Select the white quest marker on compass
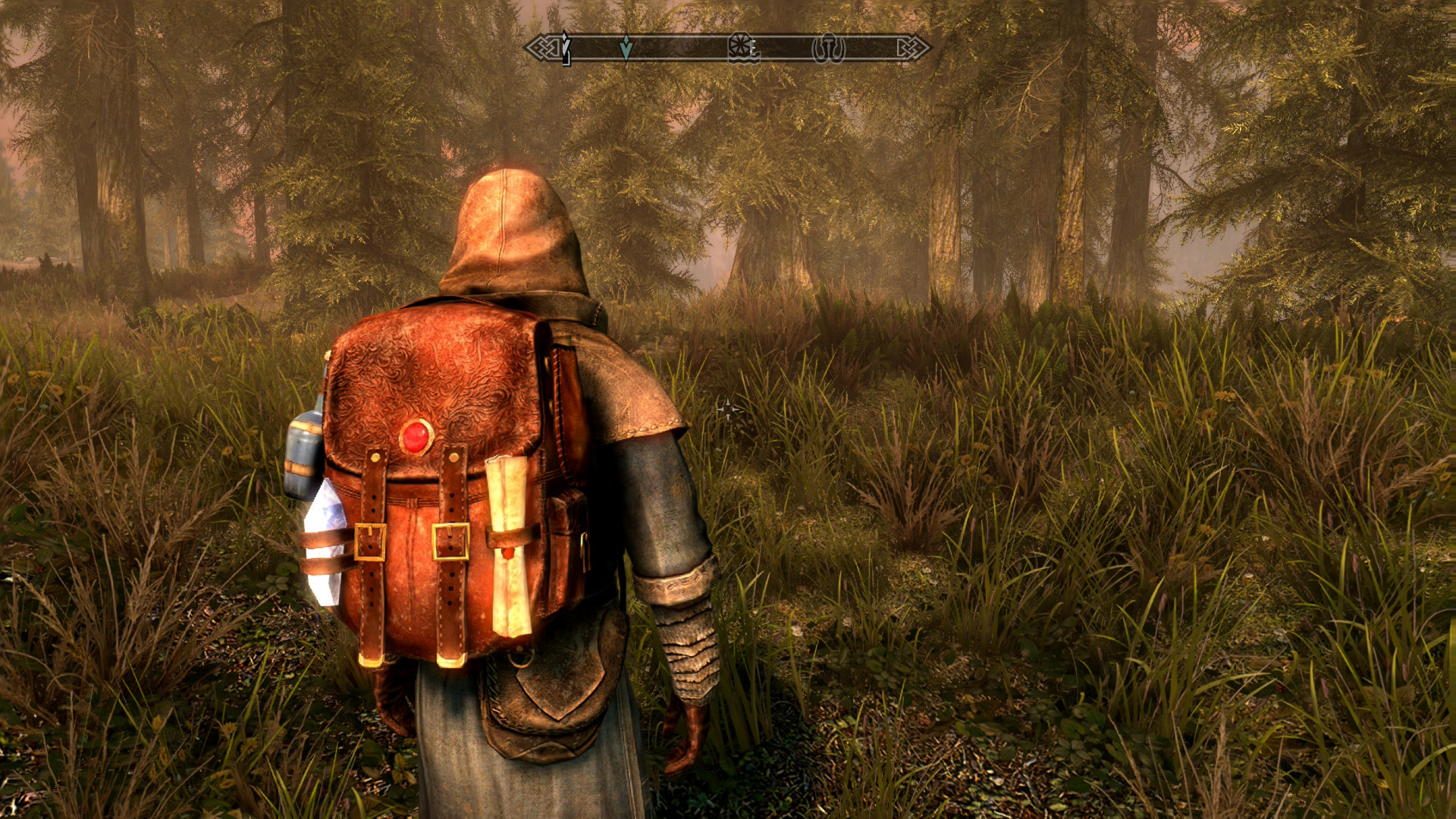This screenshot has width=1456, height=819. 565,47
